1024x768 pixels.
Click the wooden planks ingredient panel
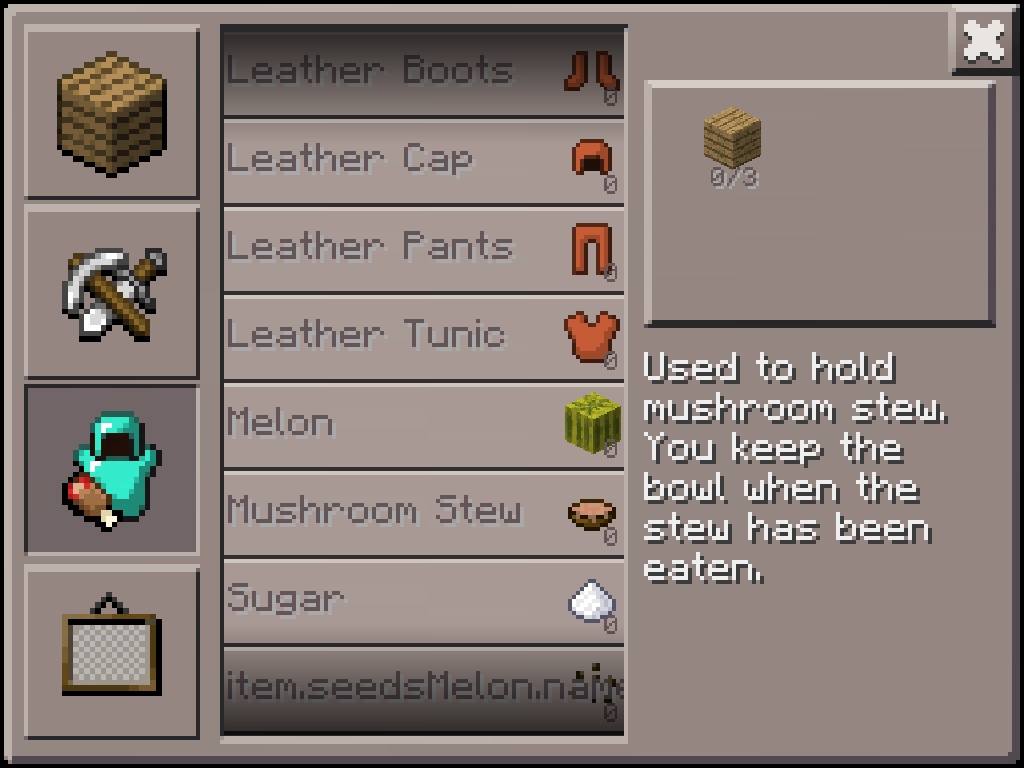click(819, 204)
